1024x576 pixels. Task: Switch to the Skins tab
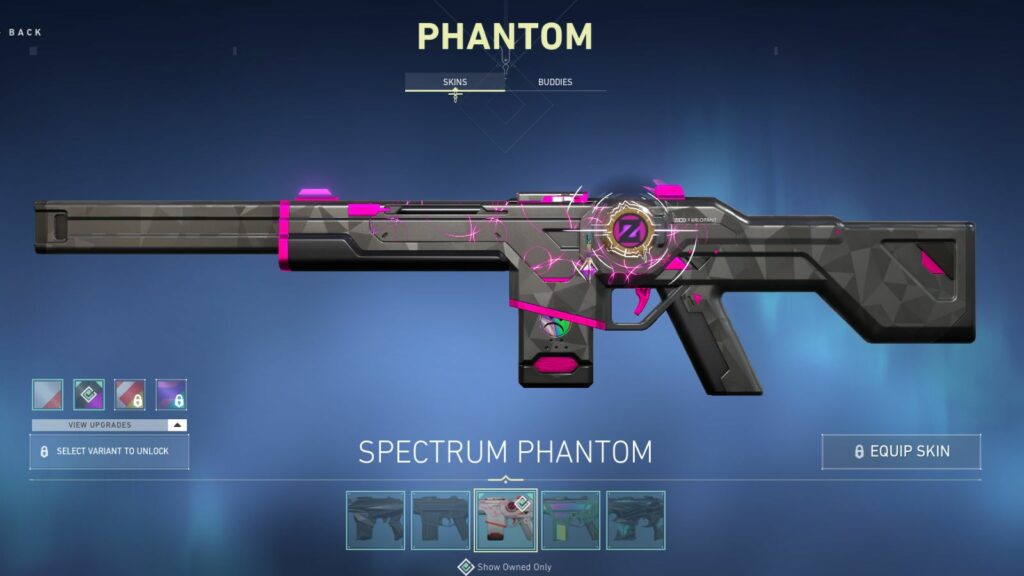[x=454, y=81]
